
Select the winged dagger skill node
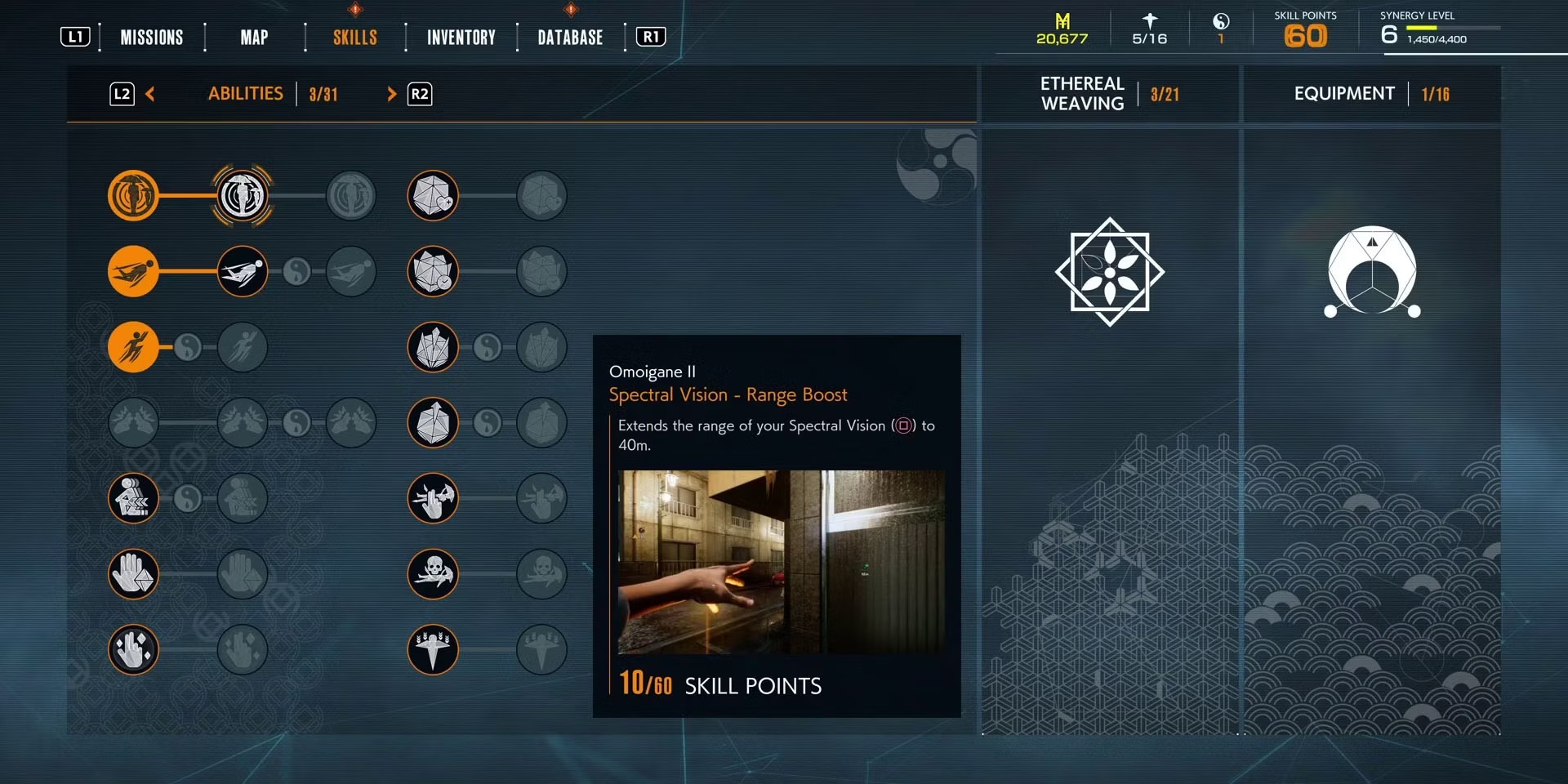pyautogui.click(x=433, y=649)
